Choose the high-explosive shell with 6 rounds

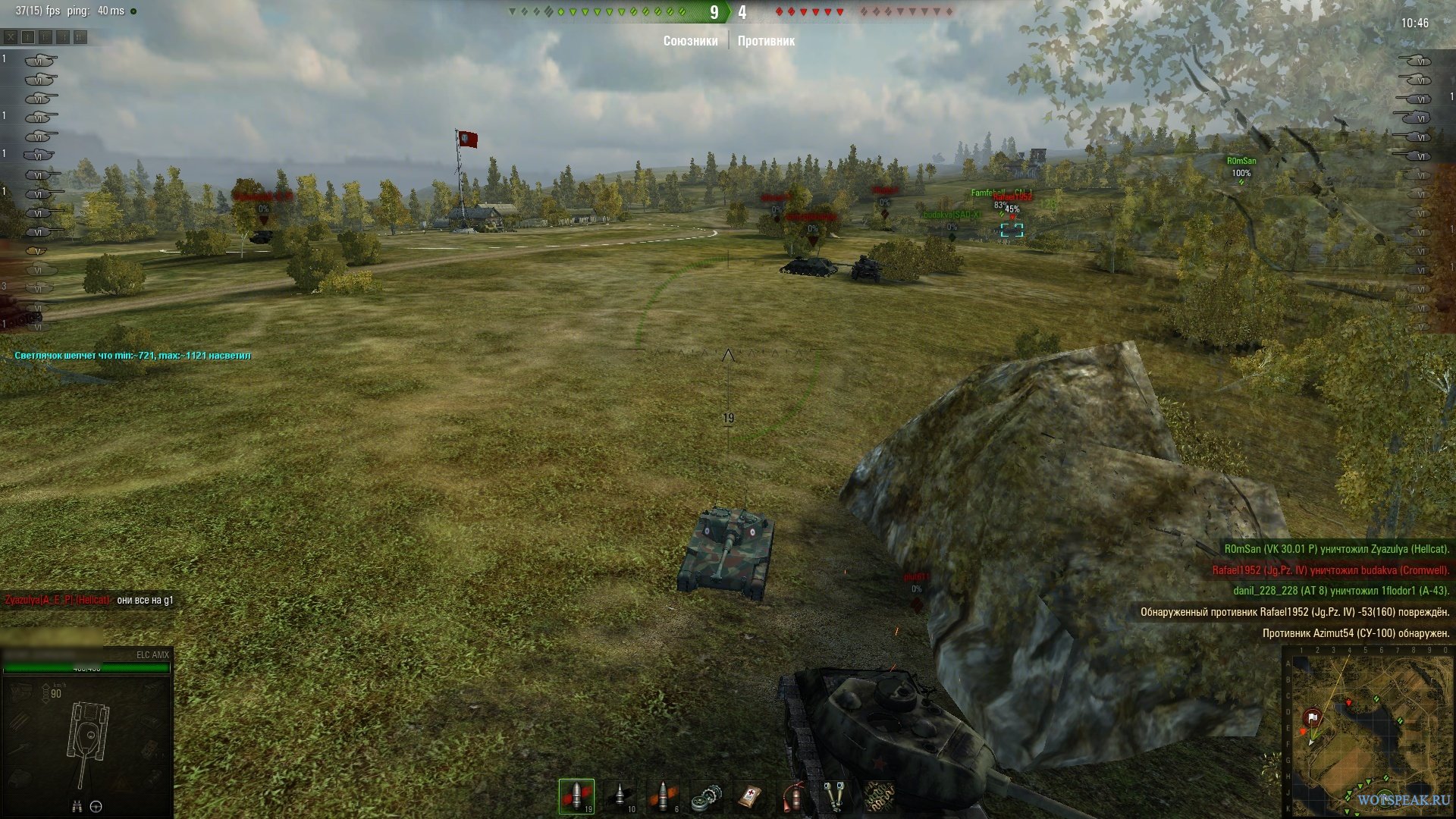coord(663,796)
